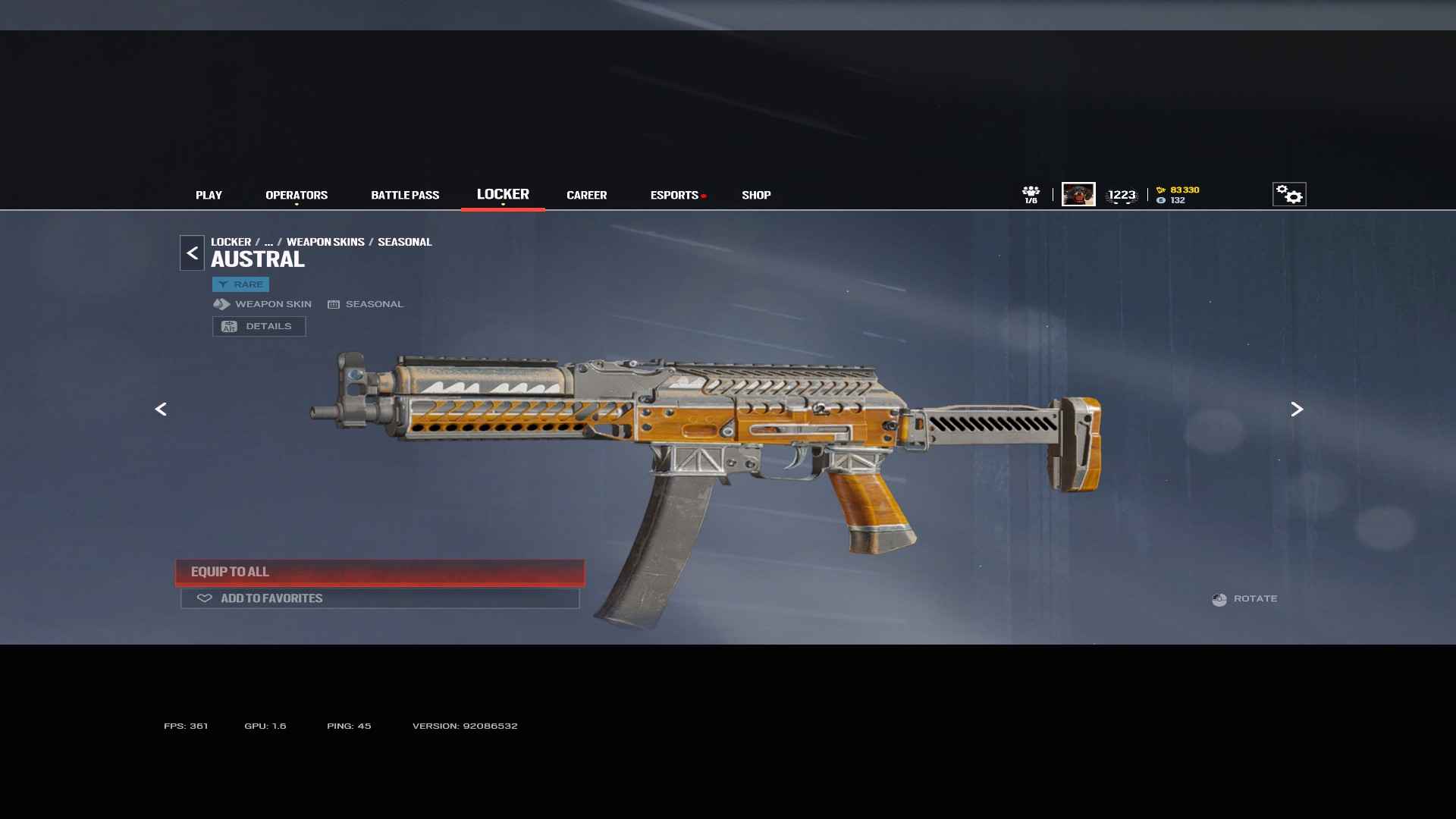Go to the Career tab

pos(586,195)
